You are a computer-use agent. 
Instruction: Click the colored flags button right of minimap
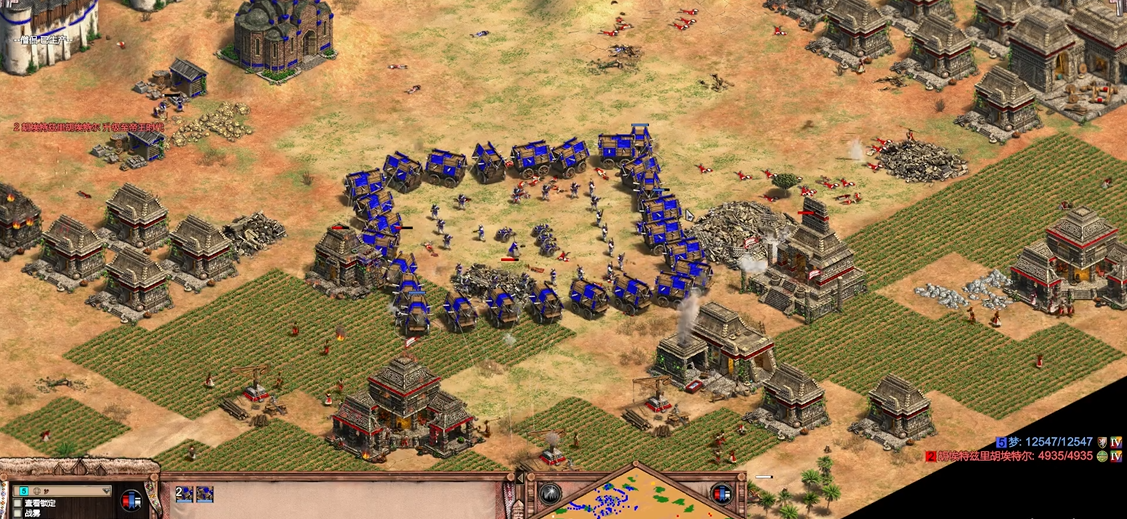(721, 492)
